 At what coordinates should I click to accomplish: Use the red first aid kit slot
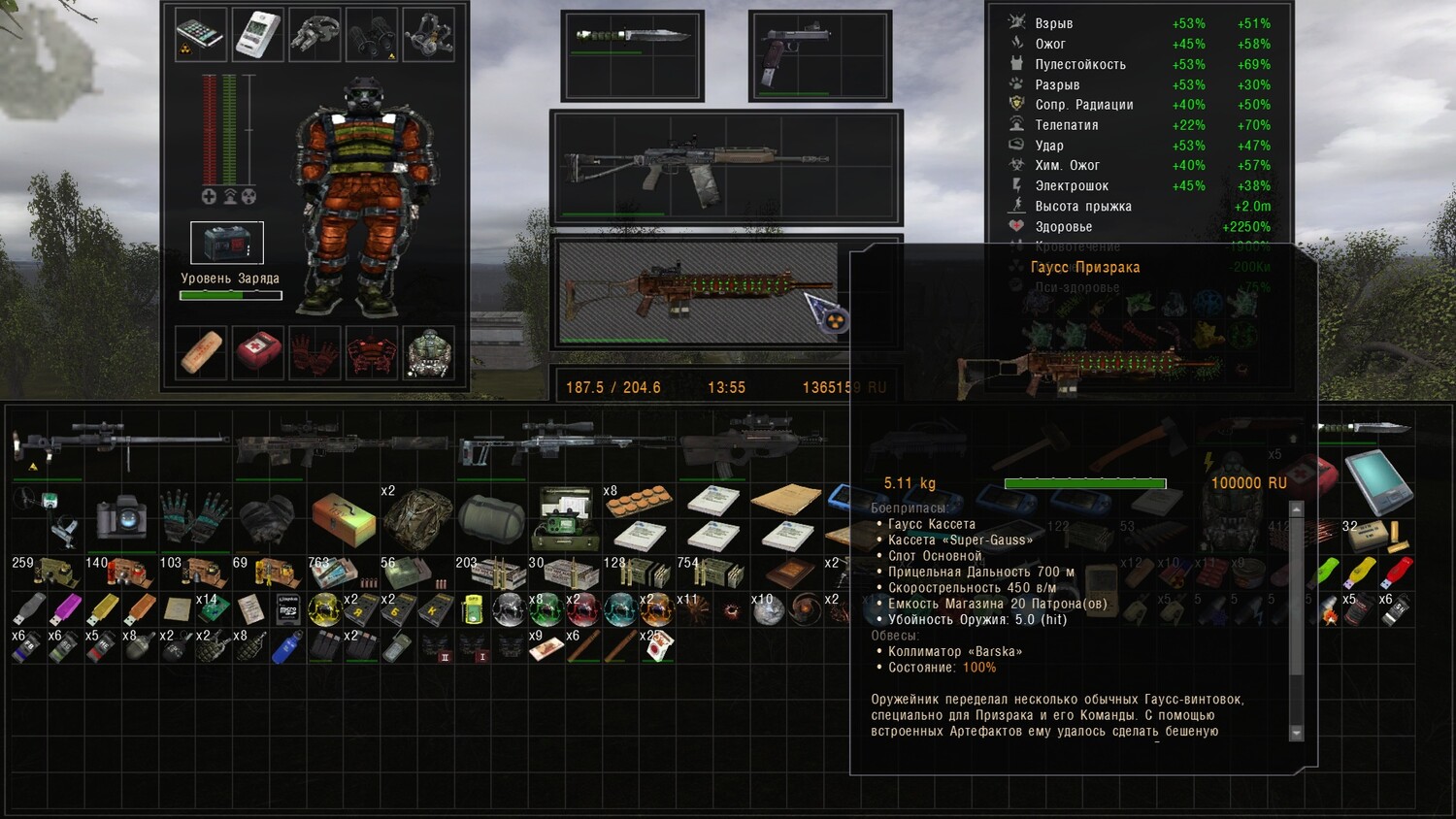click(x=257, y=351)
